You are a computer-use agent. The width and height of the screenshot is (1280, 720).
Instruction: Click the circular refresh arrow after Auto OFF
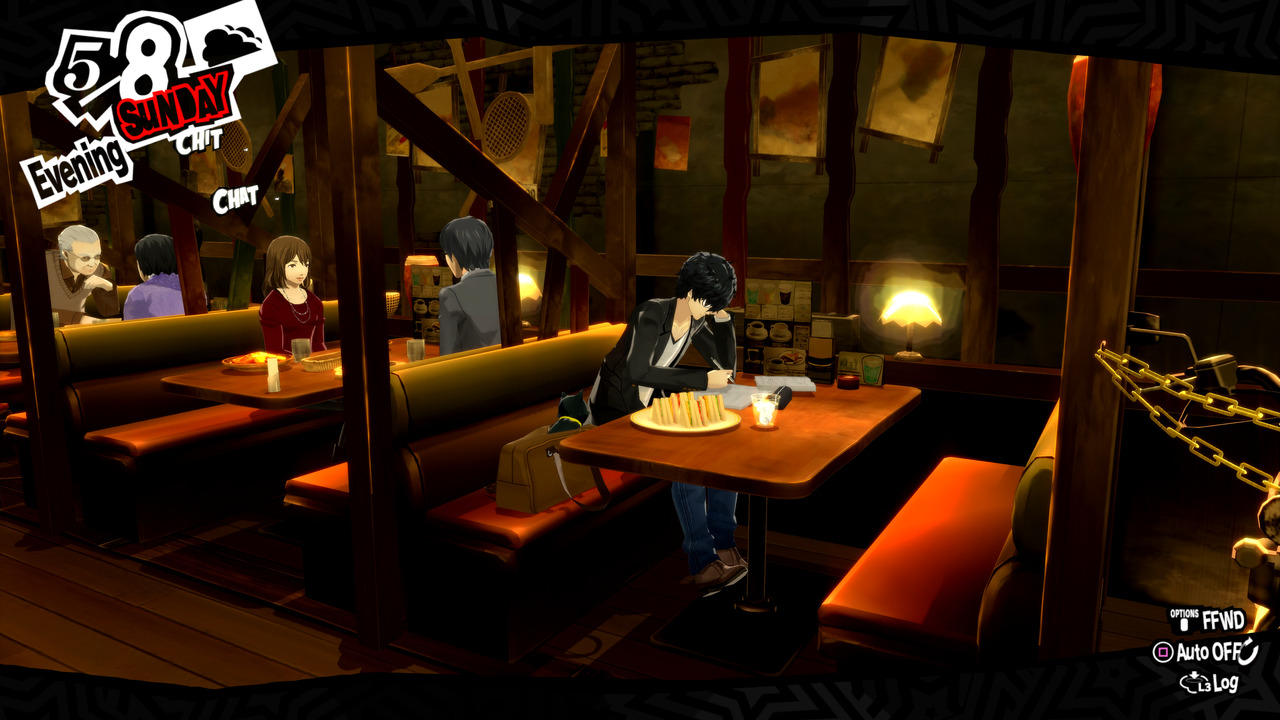coord(1248,651)
